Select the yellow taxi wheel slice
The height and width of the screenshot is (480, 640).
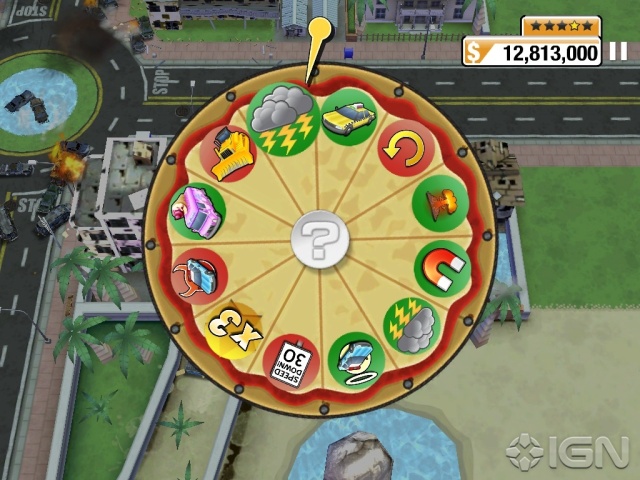click(x=349, y=115)
